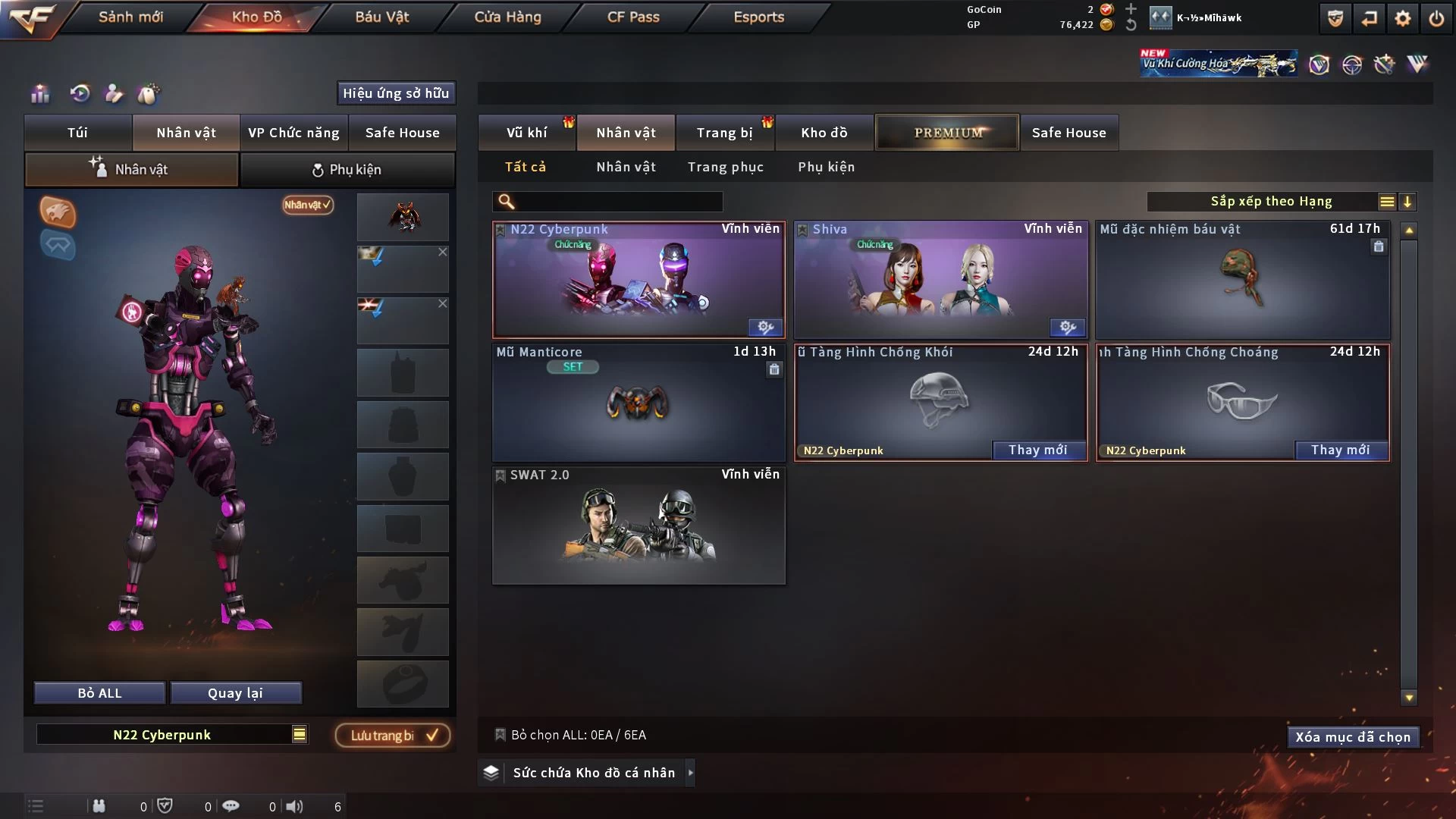Open the Hiệu ứng sở hữu panel
This screenshot has height=819, width=1456.
395,93
